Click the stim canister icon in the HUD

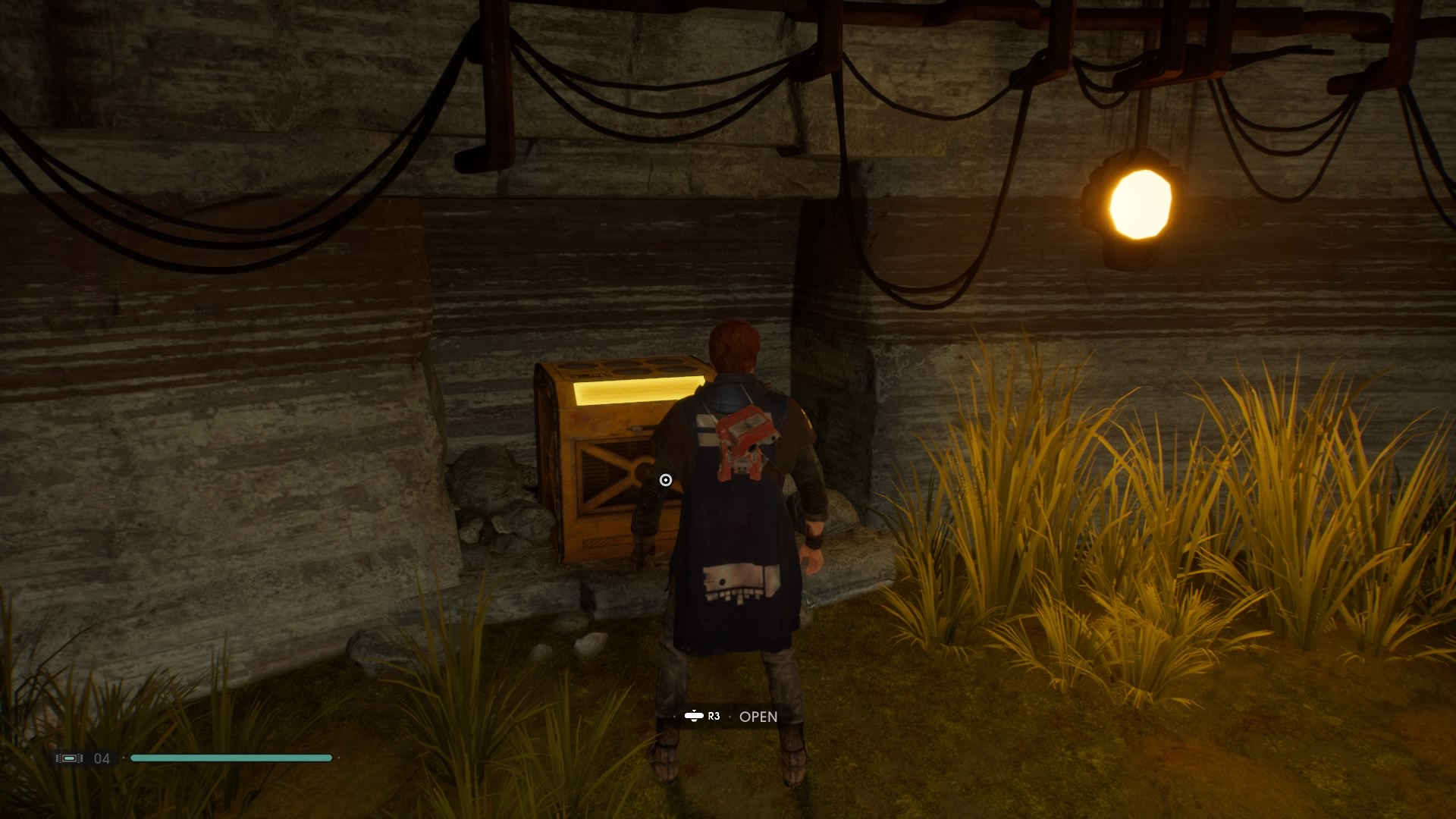(x=70, y=758)
